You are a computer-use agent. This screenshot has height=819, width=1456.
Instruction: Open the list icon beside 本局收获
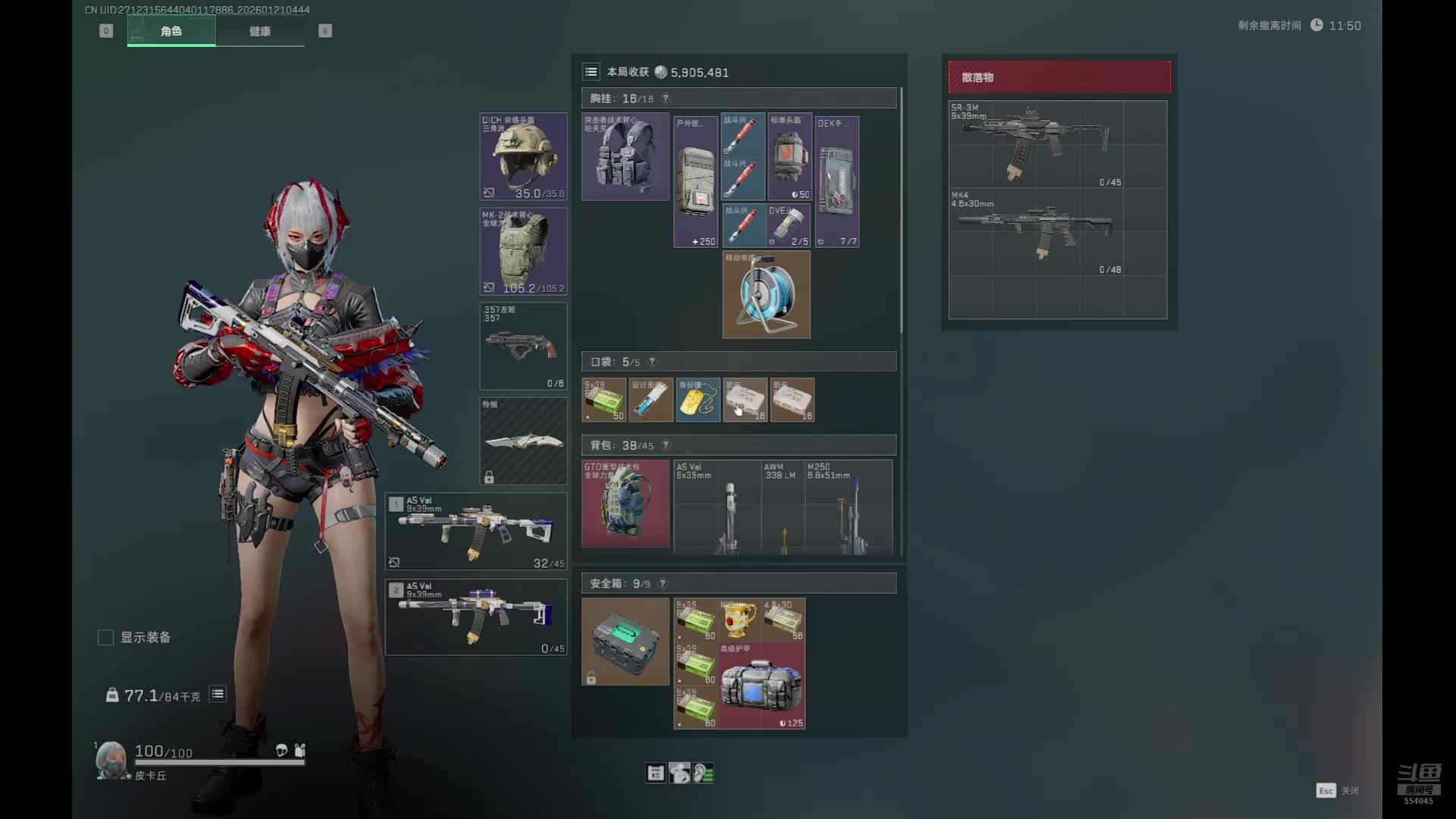click(591, 72)
